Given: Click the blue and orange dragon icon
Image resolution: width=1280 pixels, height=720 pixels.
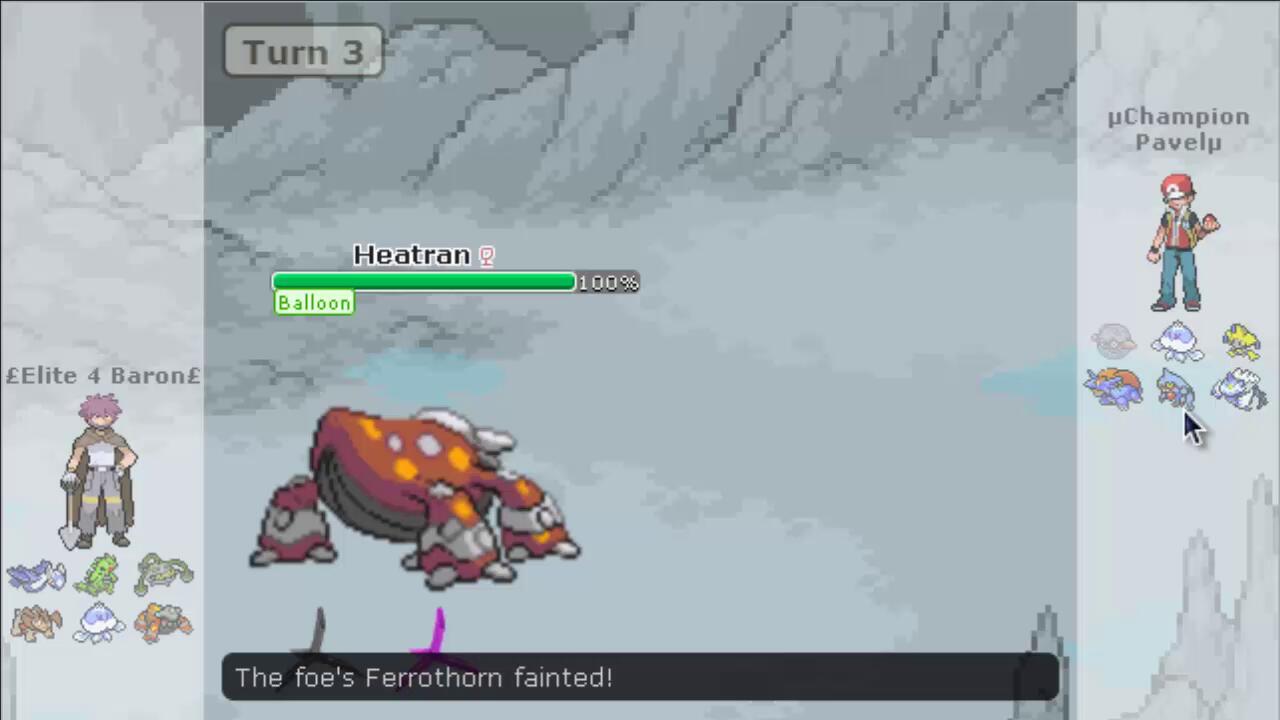Looking at the screenshot, I should [1113, 389].
